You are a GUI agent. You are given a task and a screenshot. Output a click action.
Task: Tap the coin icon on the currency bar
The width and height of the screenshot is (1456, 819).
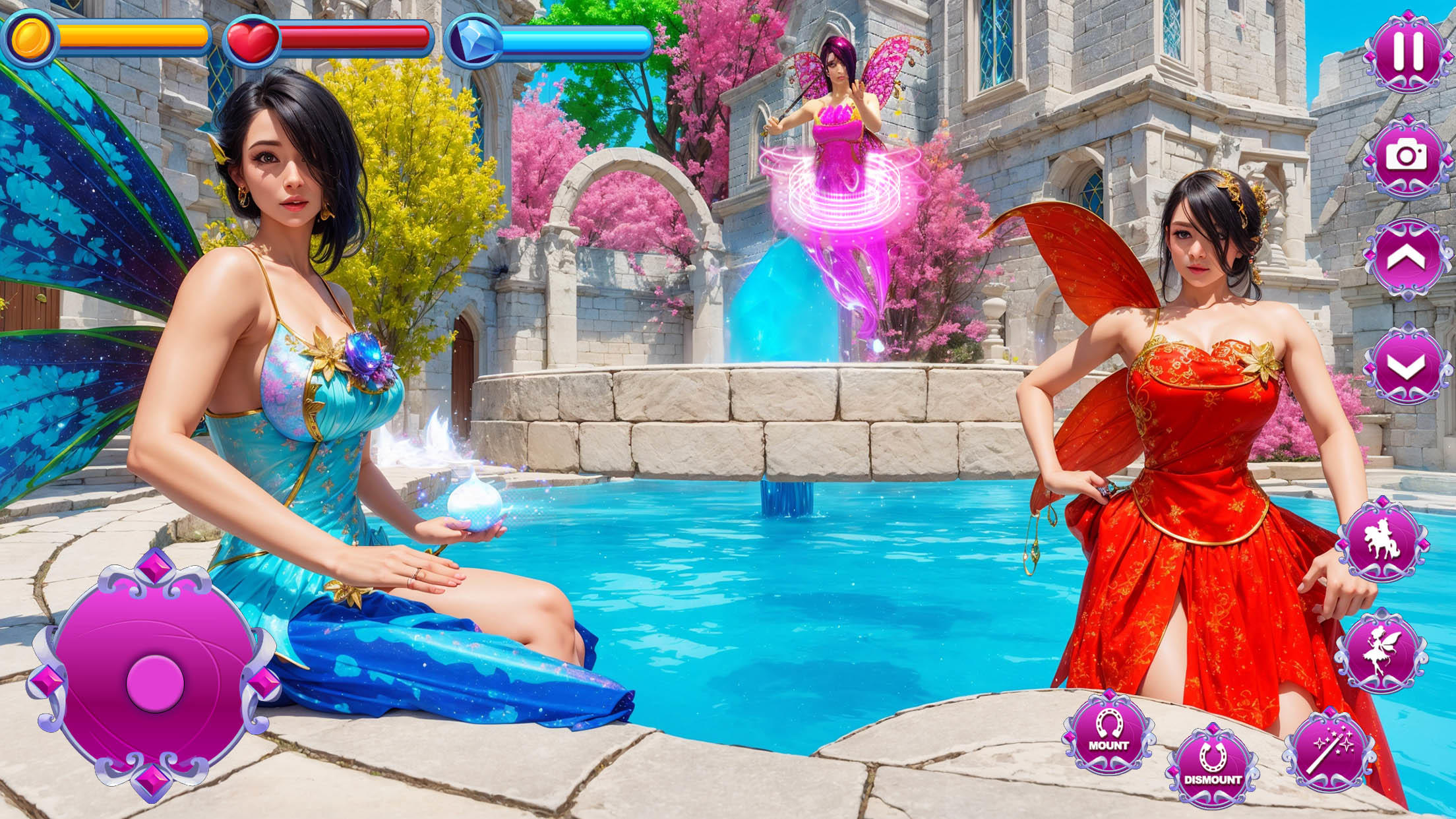(x=31, y=36)
